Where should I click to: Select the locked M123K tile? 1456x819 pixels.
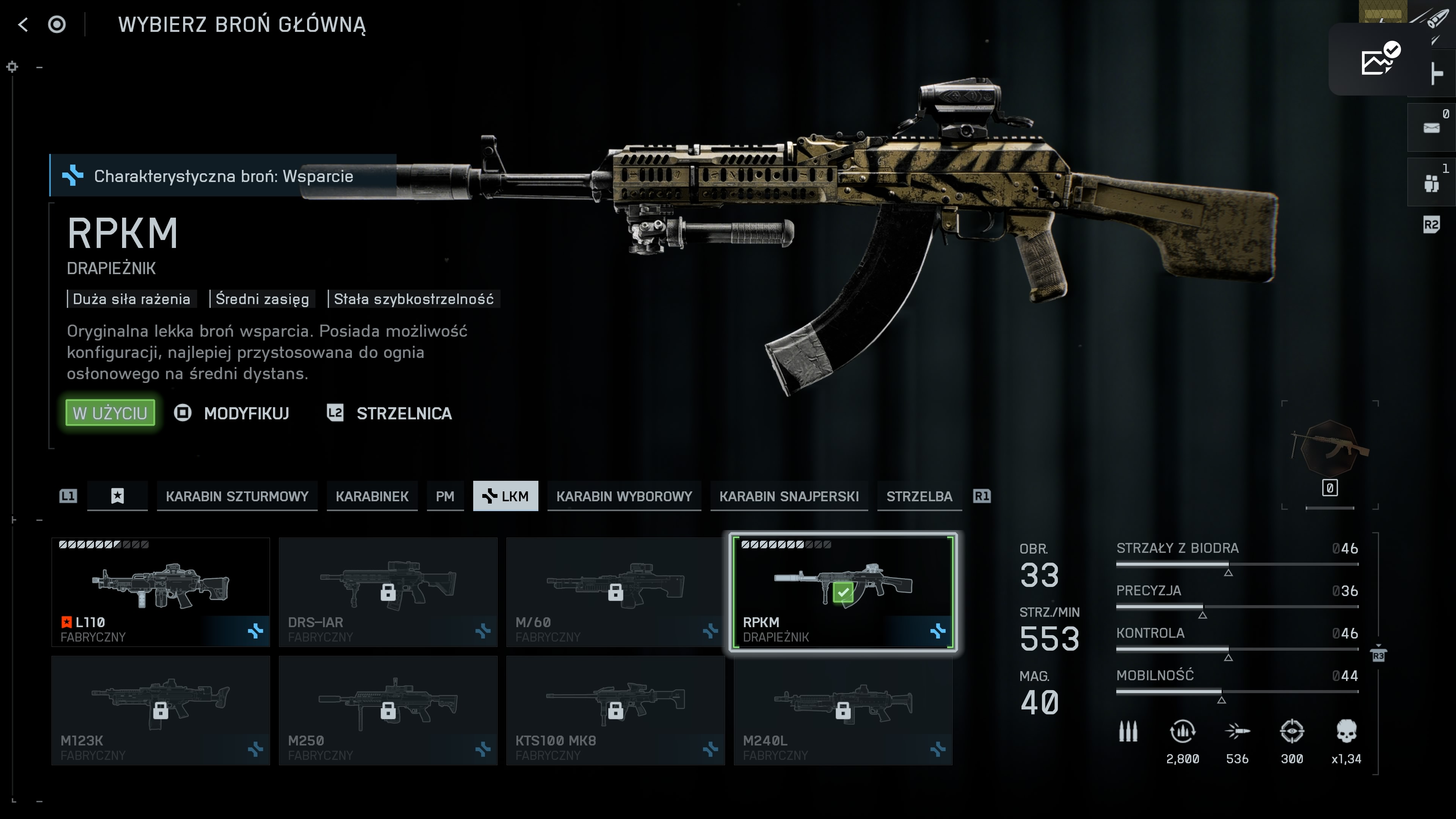pos(160,710)
